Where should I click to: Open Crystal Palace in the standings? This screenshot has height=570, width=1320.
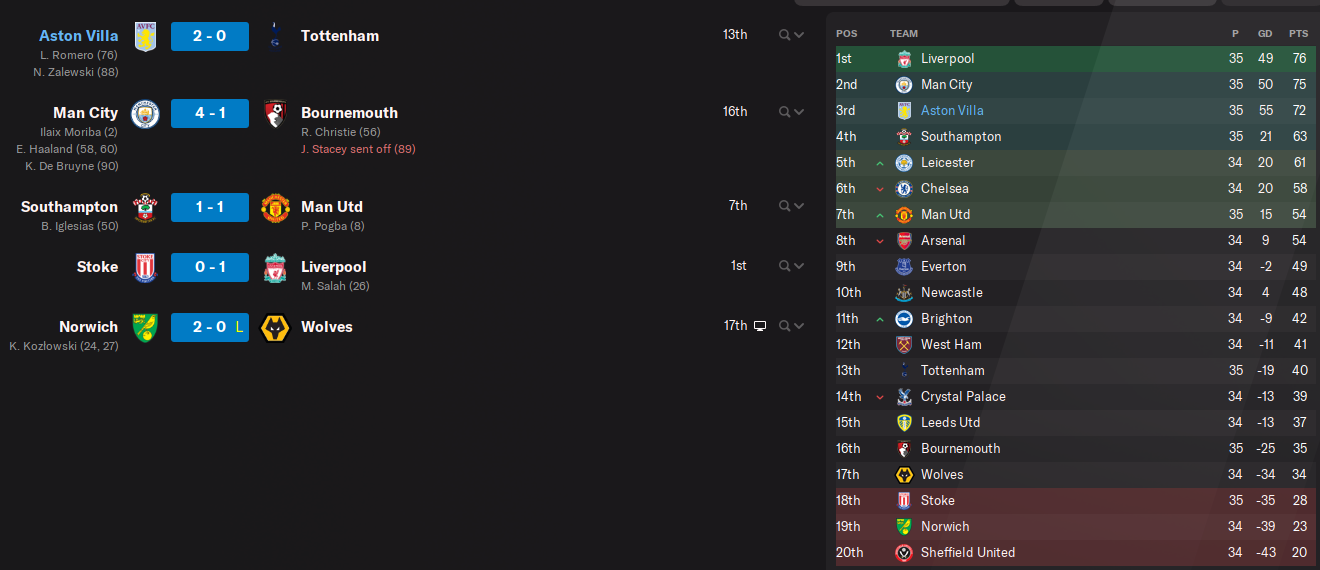point(963,397)
